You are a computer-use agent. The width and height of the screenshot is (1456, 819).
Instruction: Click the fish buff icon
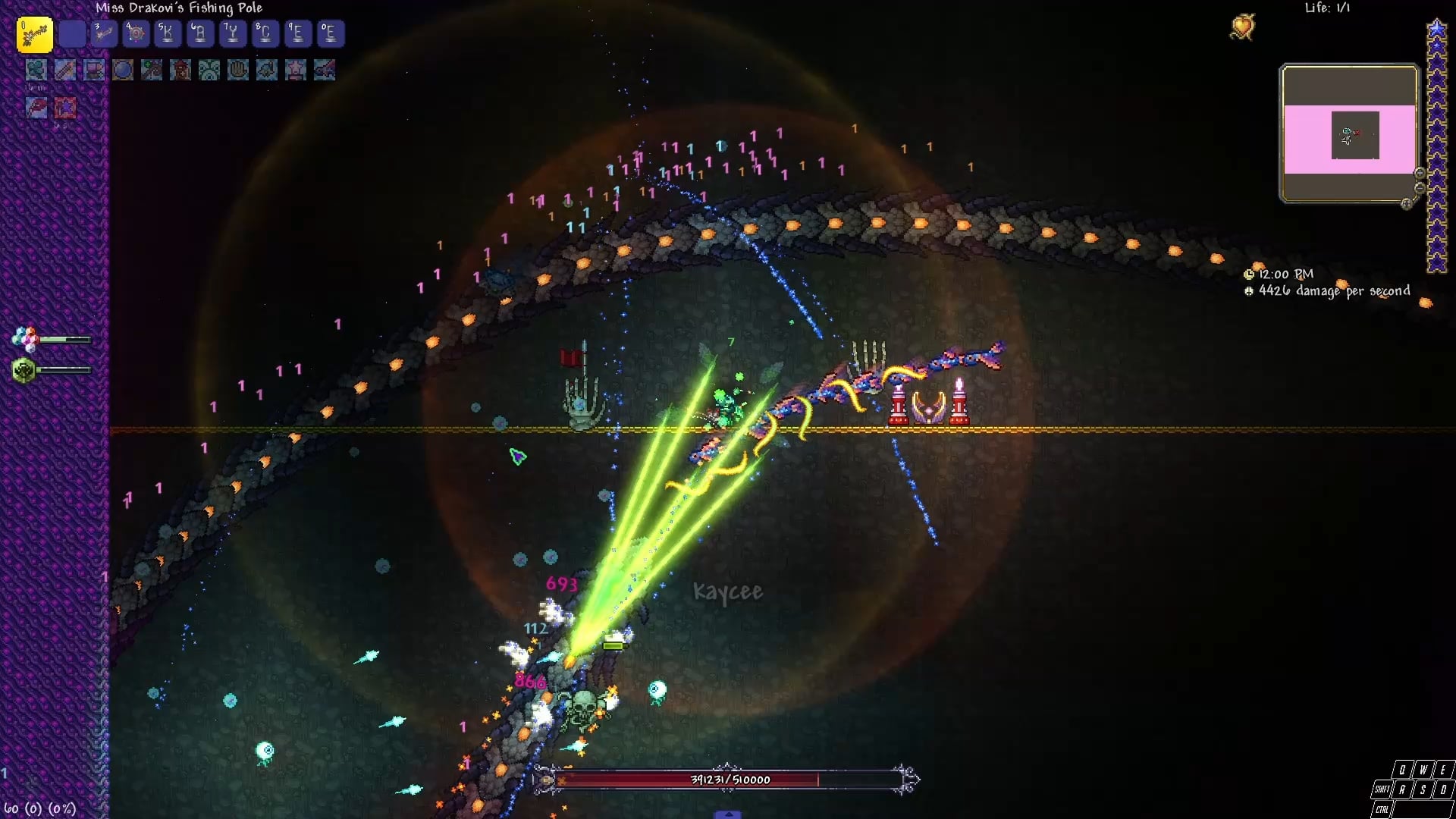267,71
